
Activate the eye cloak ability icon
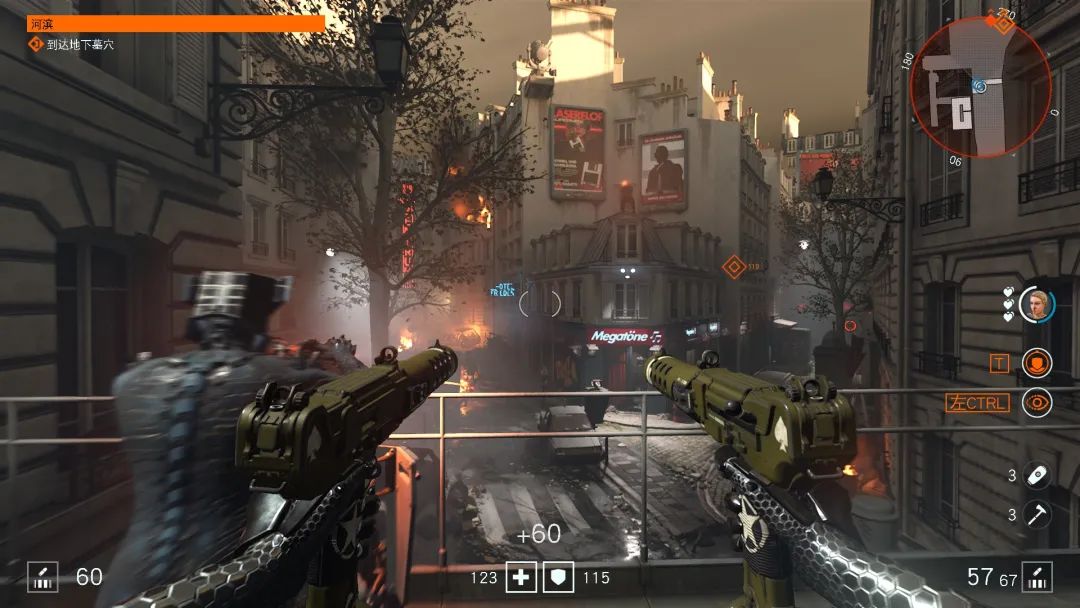1037,402
